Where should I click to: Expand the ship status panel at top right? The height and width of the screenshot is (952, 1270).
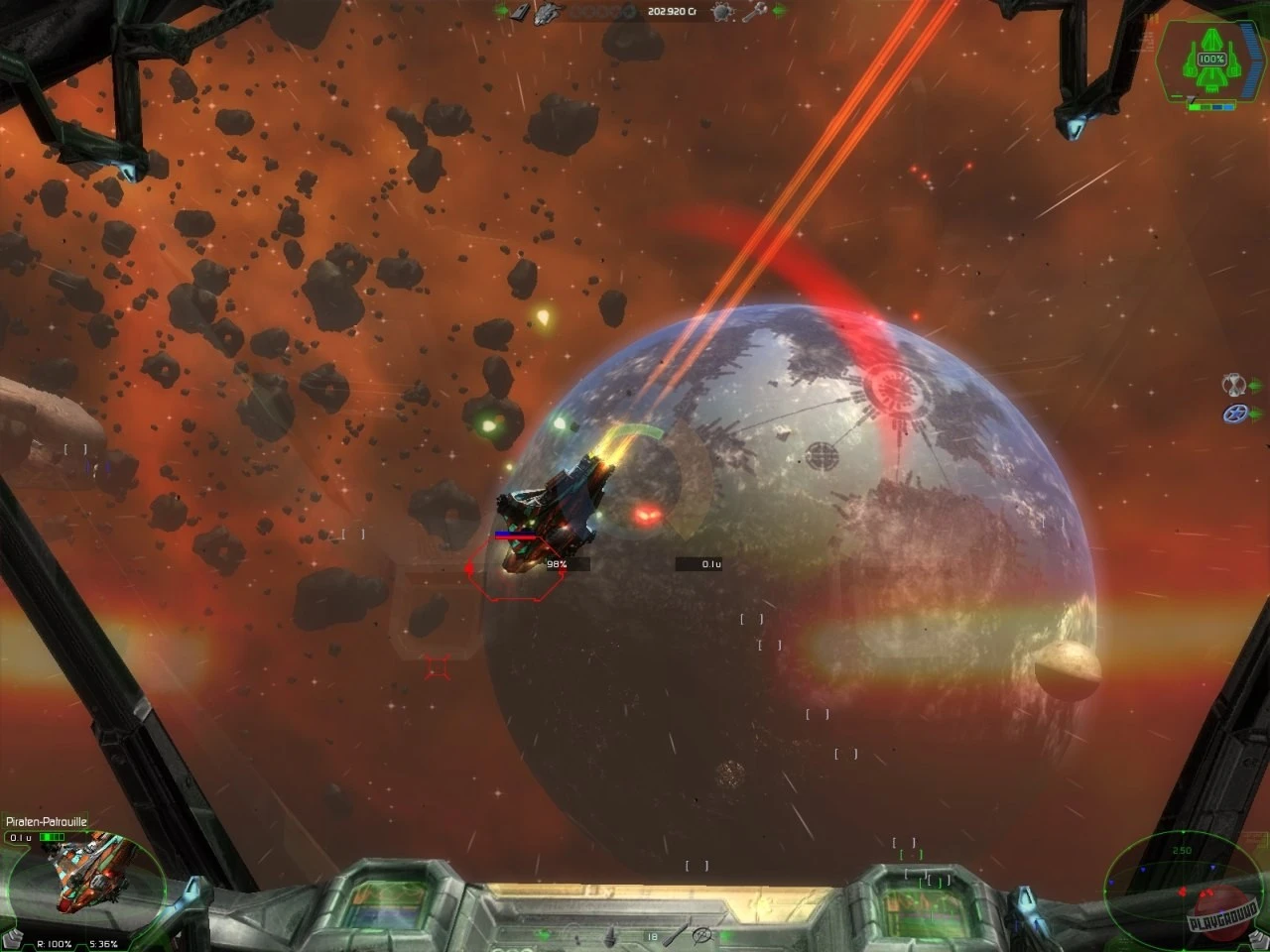click(1208, 59)
